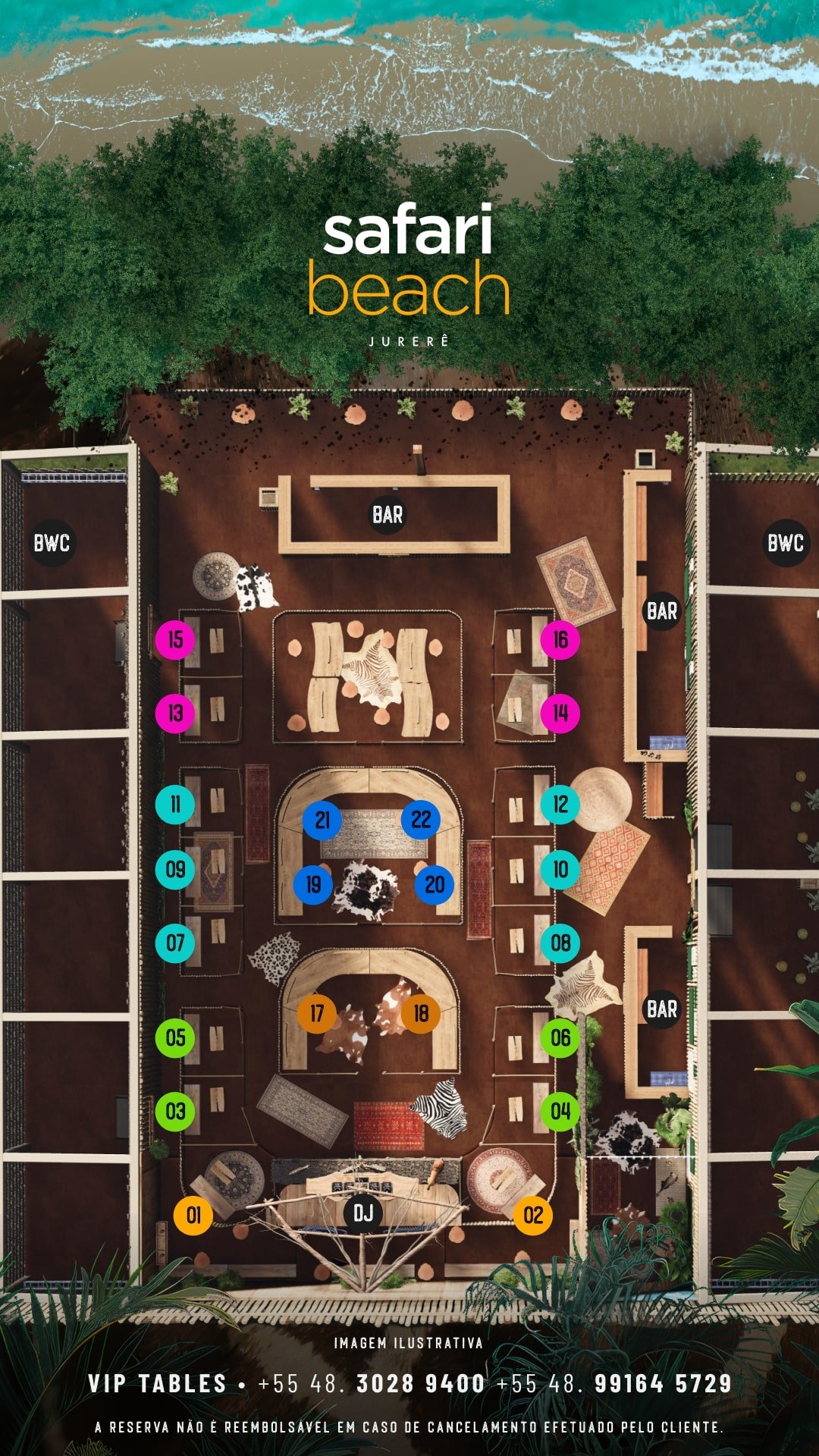Click the DJ booth marker
Screen dimensions: 819x1456
(363, 1213)
